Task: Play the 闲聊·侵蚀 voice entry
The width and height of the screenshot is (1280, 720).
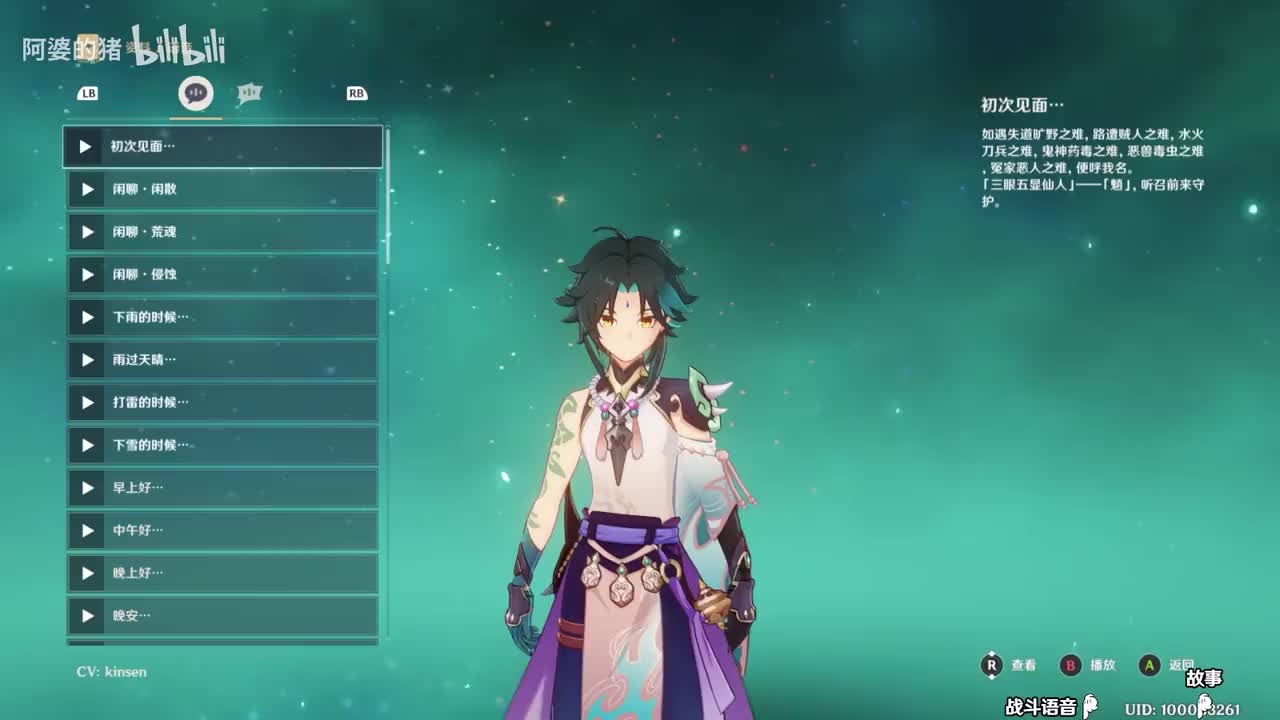Action: click(222, 274)
